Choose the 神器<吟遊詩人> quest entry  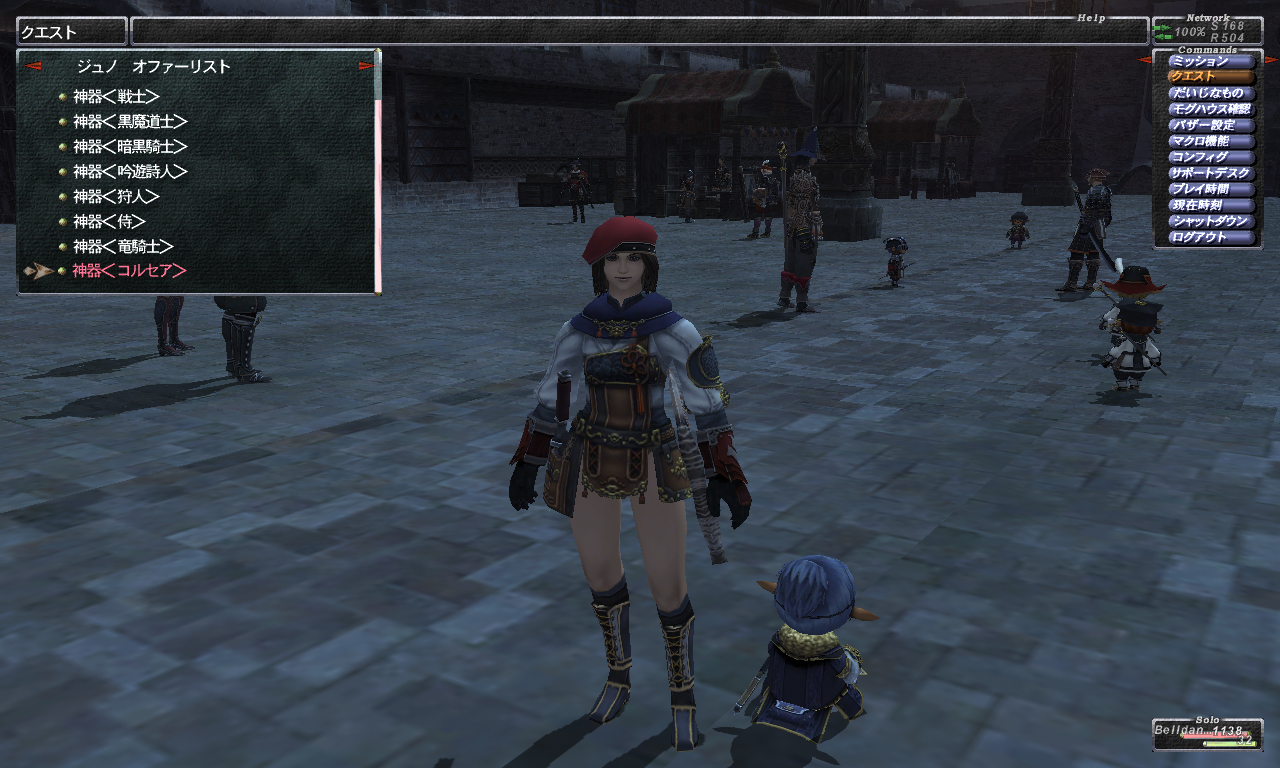tap(130, 172)
